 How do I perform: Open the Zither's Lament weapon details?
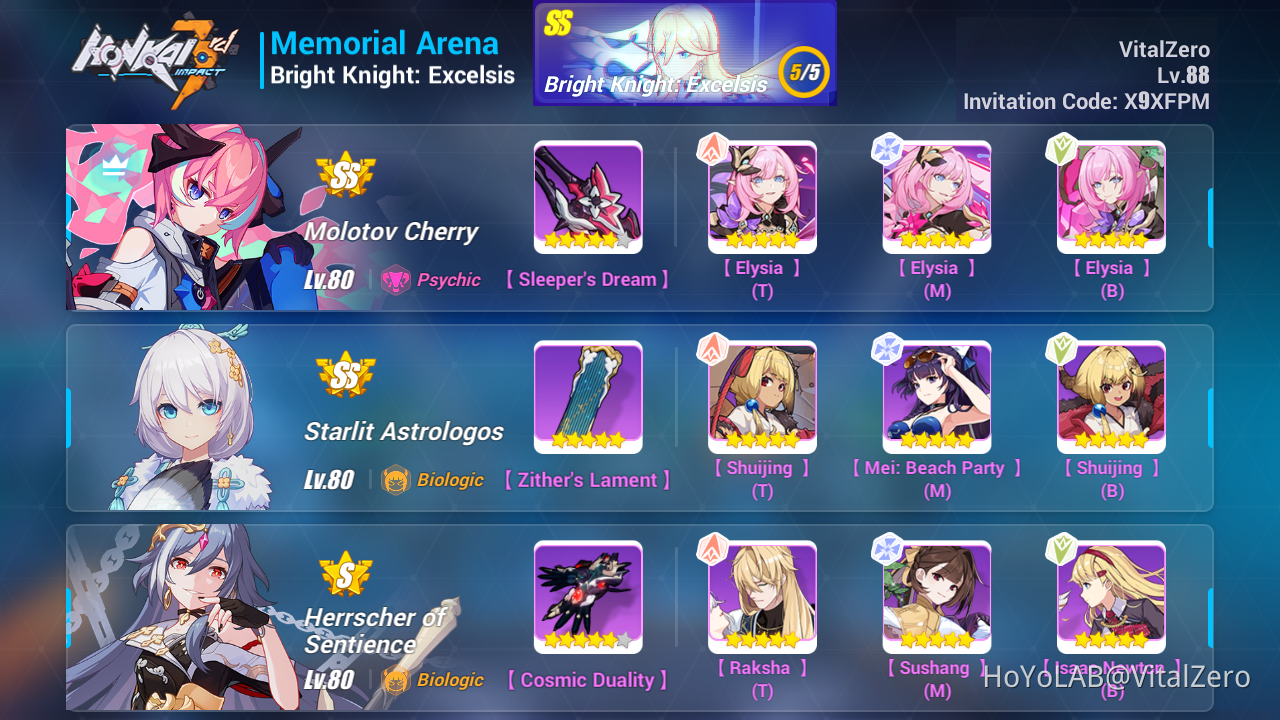coord(588,397)
